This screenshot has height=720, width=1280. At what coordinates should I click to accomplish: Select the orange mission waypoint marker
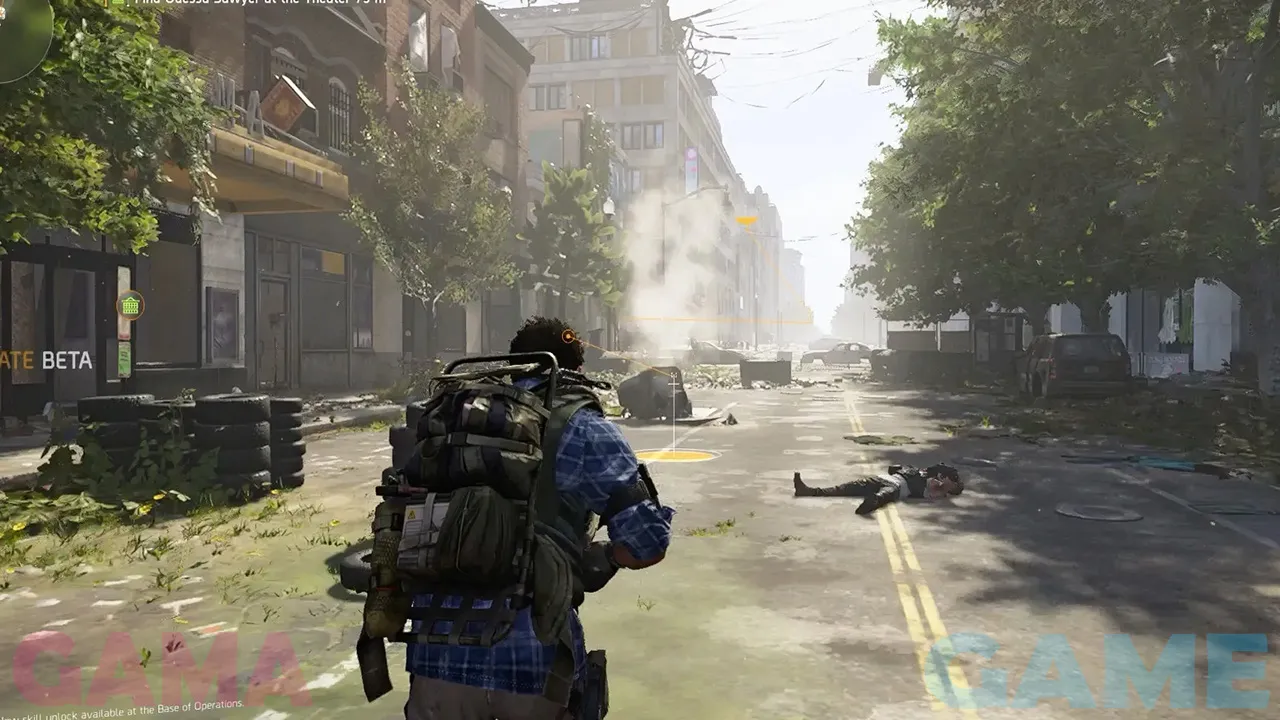pyautogui.click(x=746, y=221)
